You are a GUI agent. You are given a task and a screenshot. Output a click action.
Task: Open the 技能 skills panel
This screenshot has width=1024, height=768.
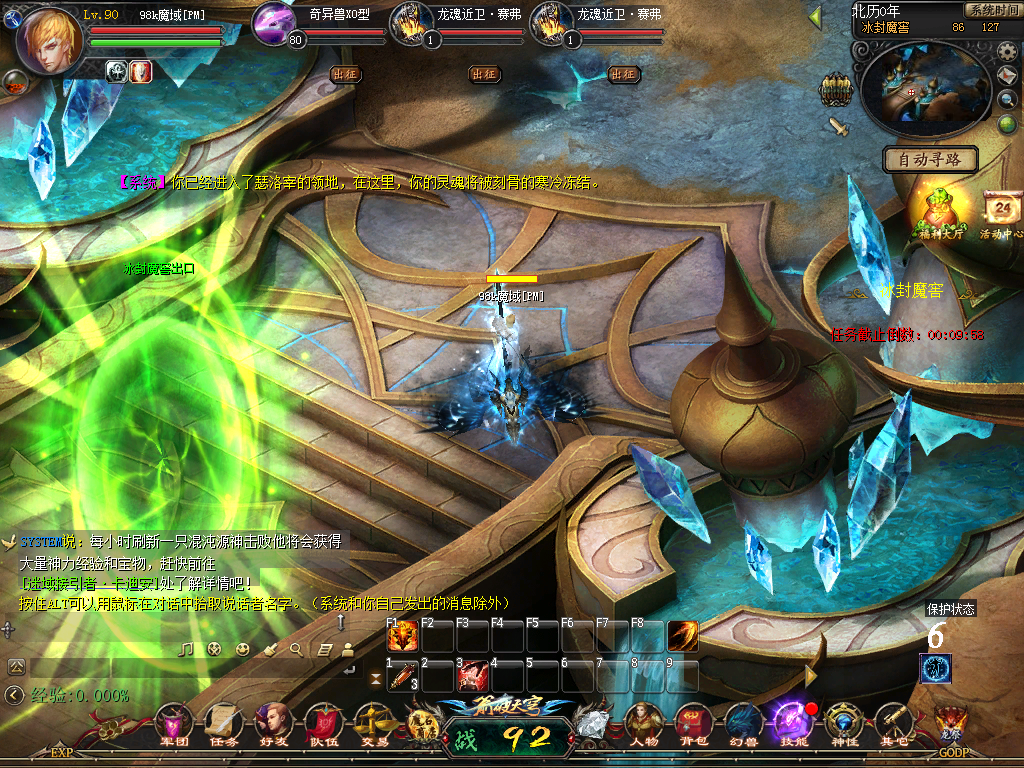tap(790, 722)
